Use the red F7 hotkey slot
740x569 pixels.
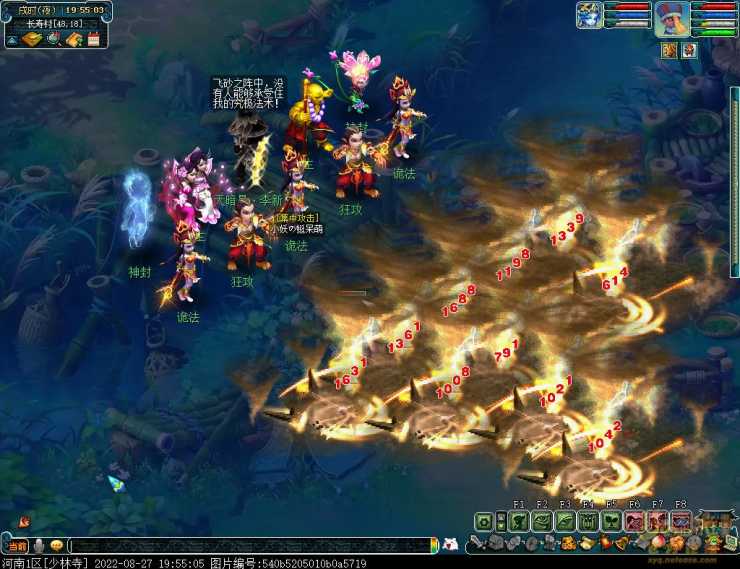(656, 521)
